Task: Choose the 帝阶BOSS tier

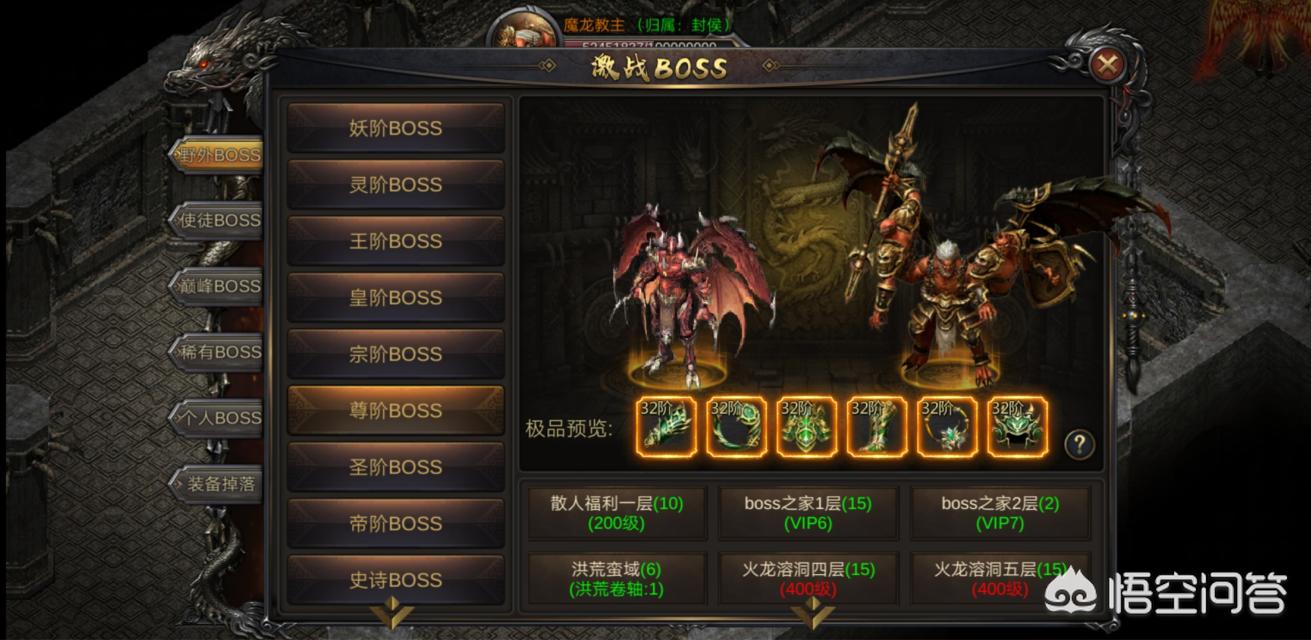Action: [396, 524]
